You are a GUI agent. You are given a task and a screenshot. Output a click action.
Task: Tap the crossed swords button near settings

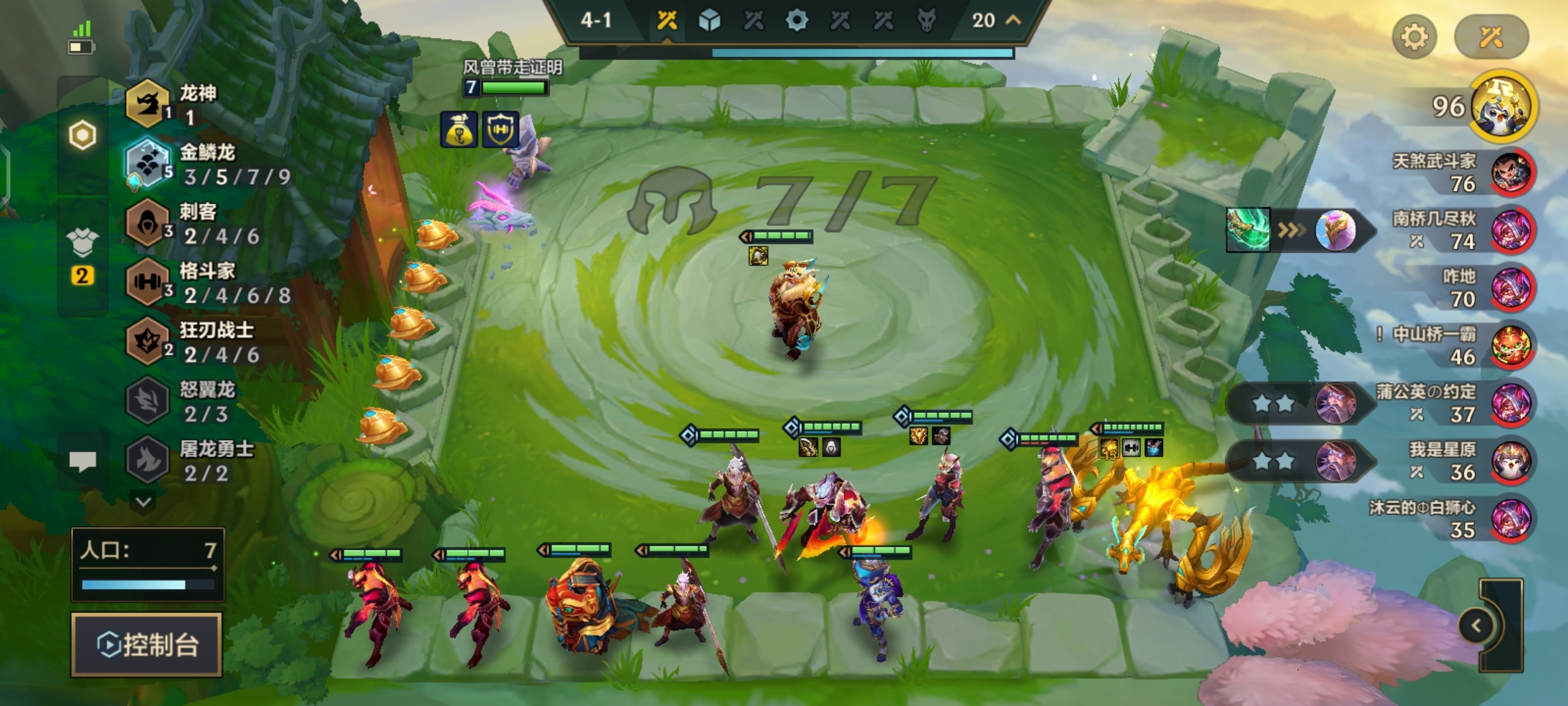pos(1491,37)
